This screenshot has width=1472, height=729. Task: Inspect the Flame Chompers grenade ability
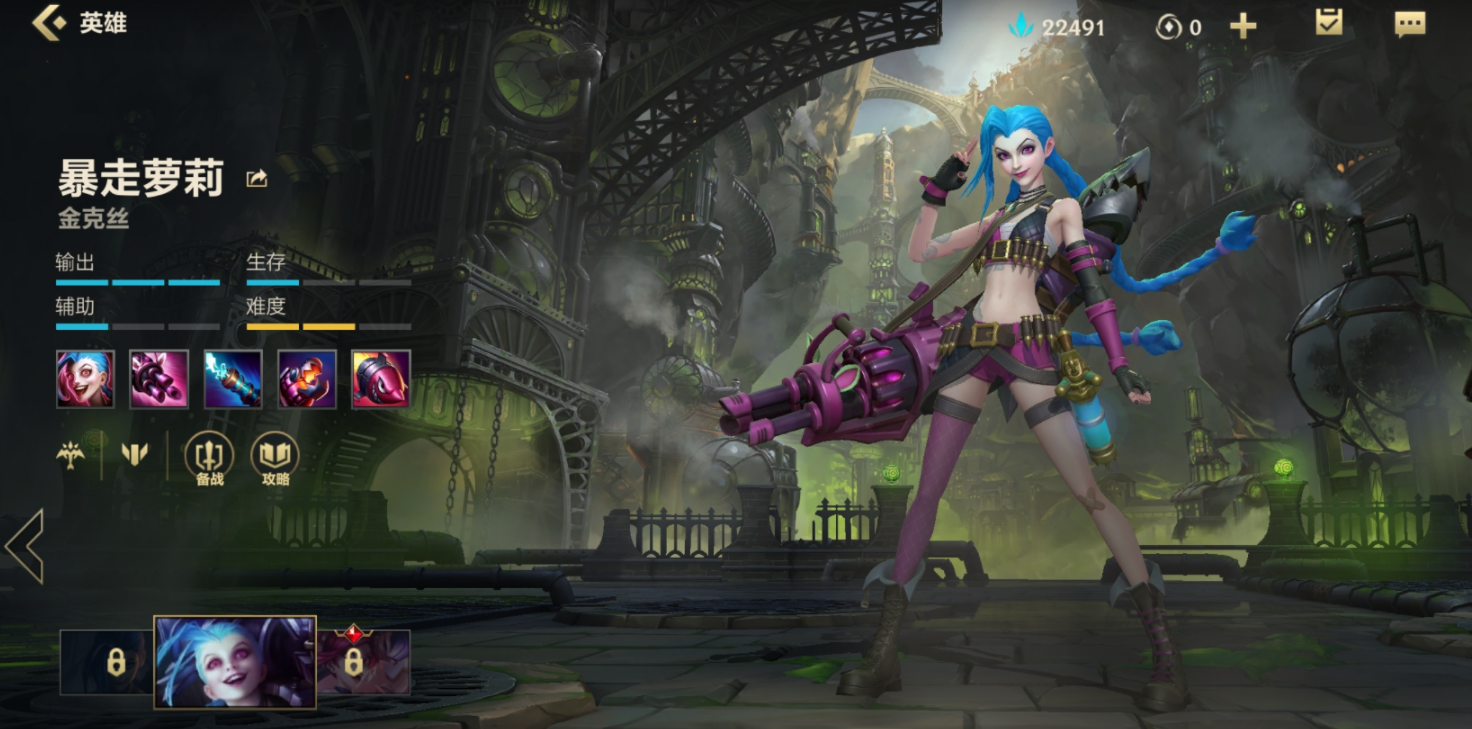(x=307, y=379)
